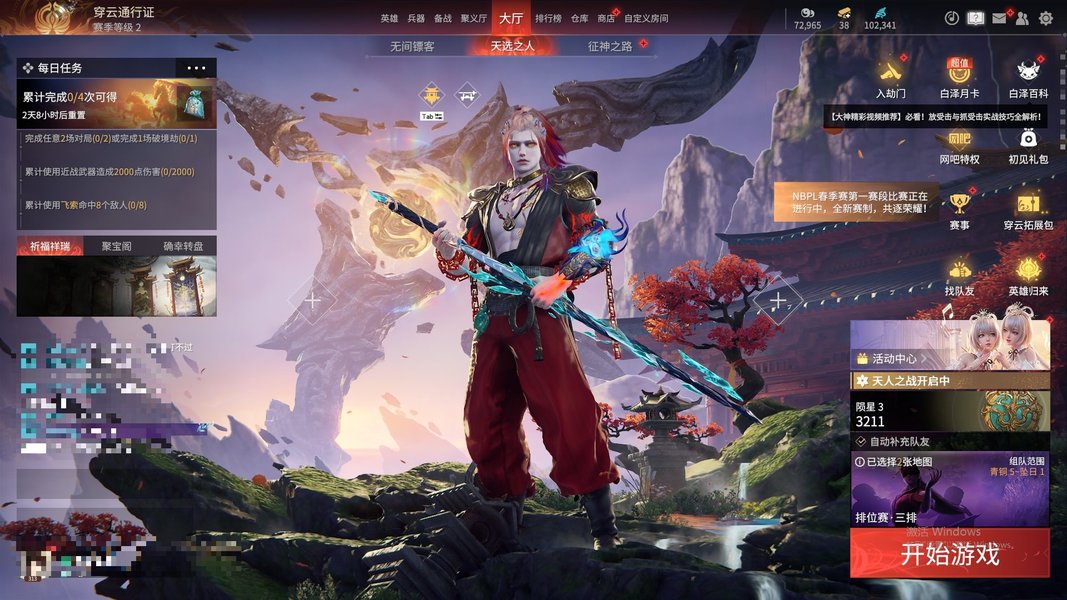The width and height of the screenshot is (1067, 600).
Task: Switch to the 聚宝阁 tab
Action: 116,246
